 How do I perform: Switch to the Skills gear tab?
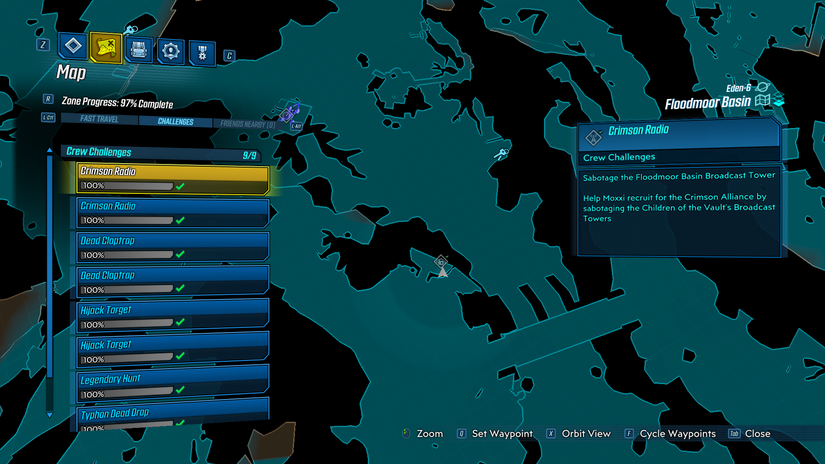click(x=172, y=50)
